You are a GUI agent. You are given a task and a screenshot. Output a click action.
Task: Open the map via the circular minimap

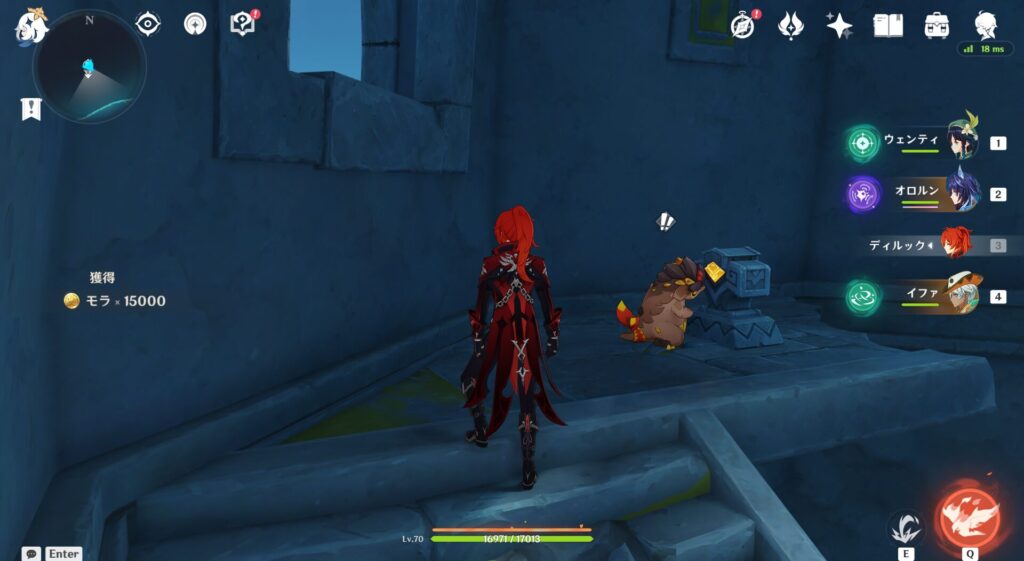point(89,67)
